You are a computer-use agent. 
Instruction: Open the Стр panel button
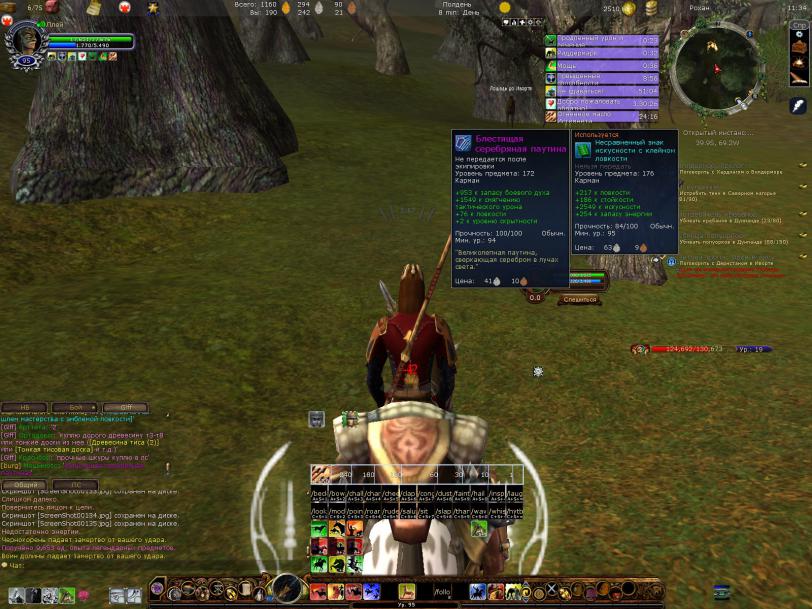[799, 25]
